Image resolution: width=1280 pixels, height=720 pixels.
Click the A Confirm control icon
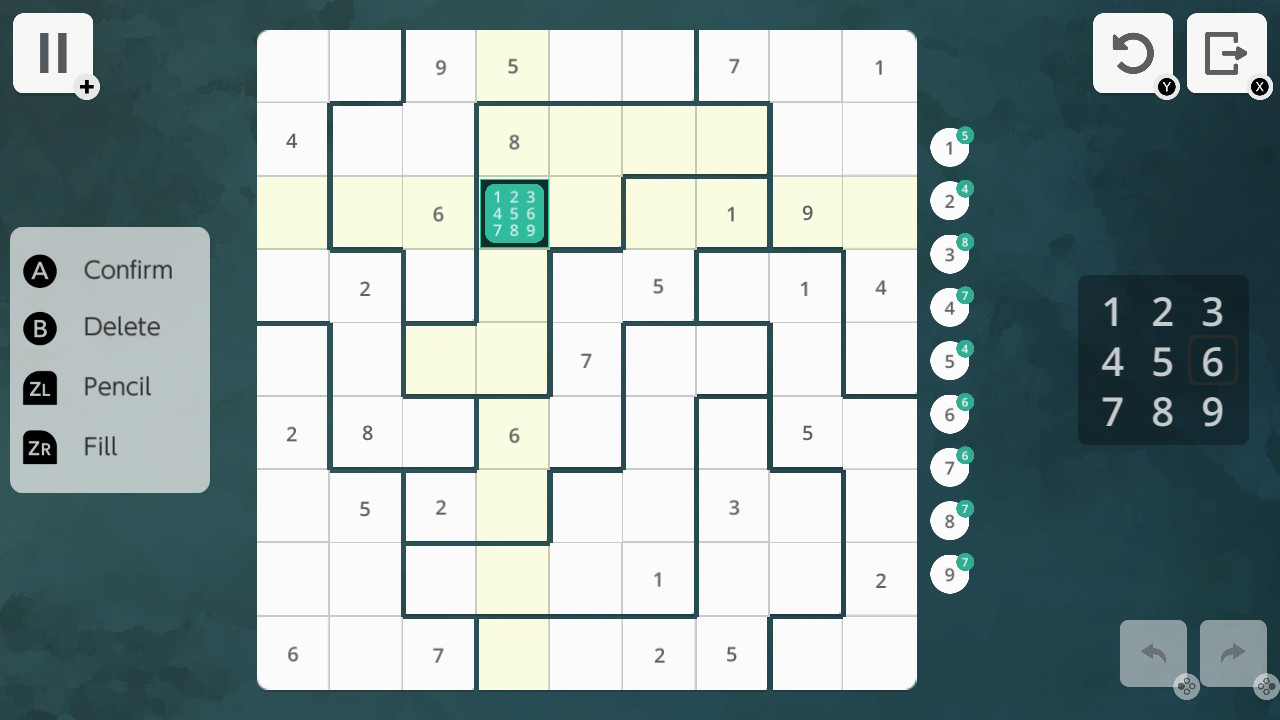click(x=40, y=270)
